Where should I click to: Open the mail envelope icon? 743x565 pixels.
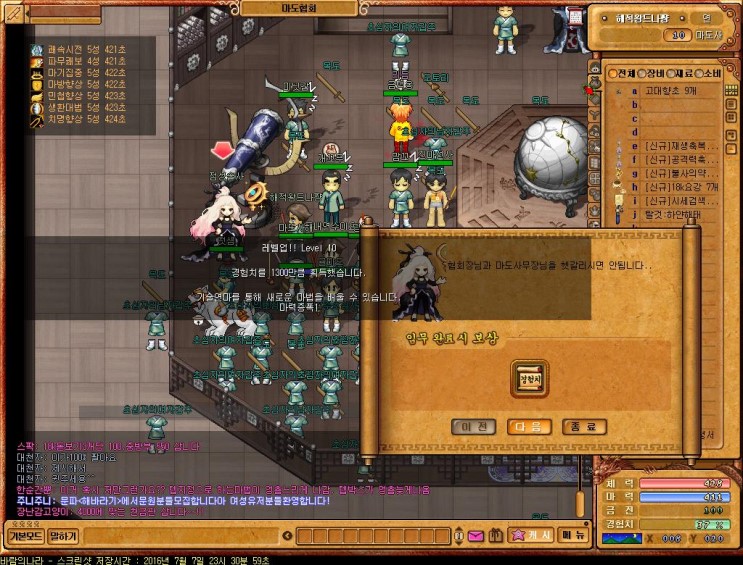476,536
